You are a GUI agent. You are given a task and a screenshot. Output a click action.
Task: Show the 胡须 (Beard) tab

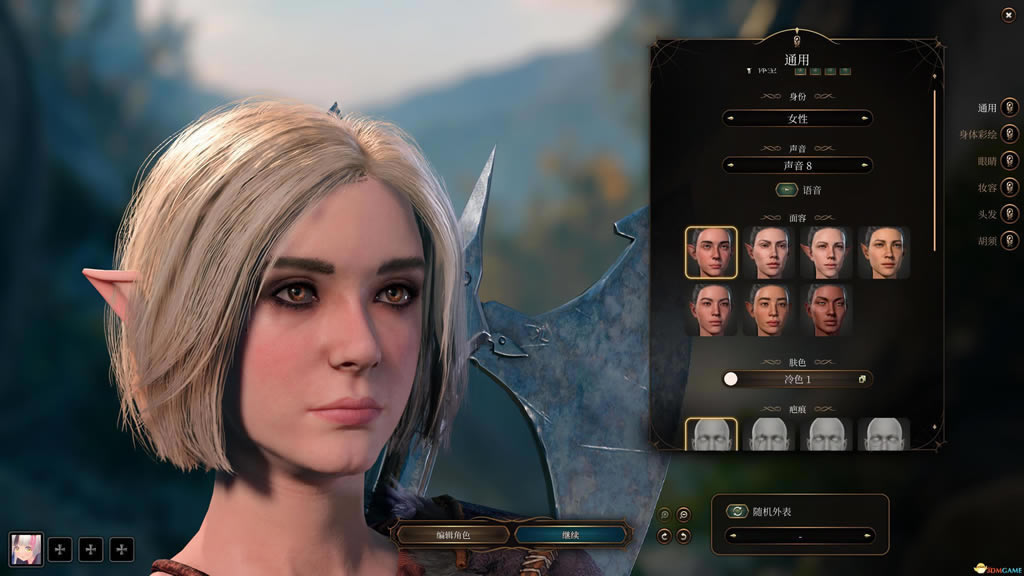click(1010, 241)
